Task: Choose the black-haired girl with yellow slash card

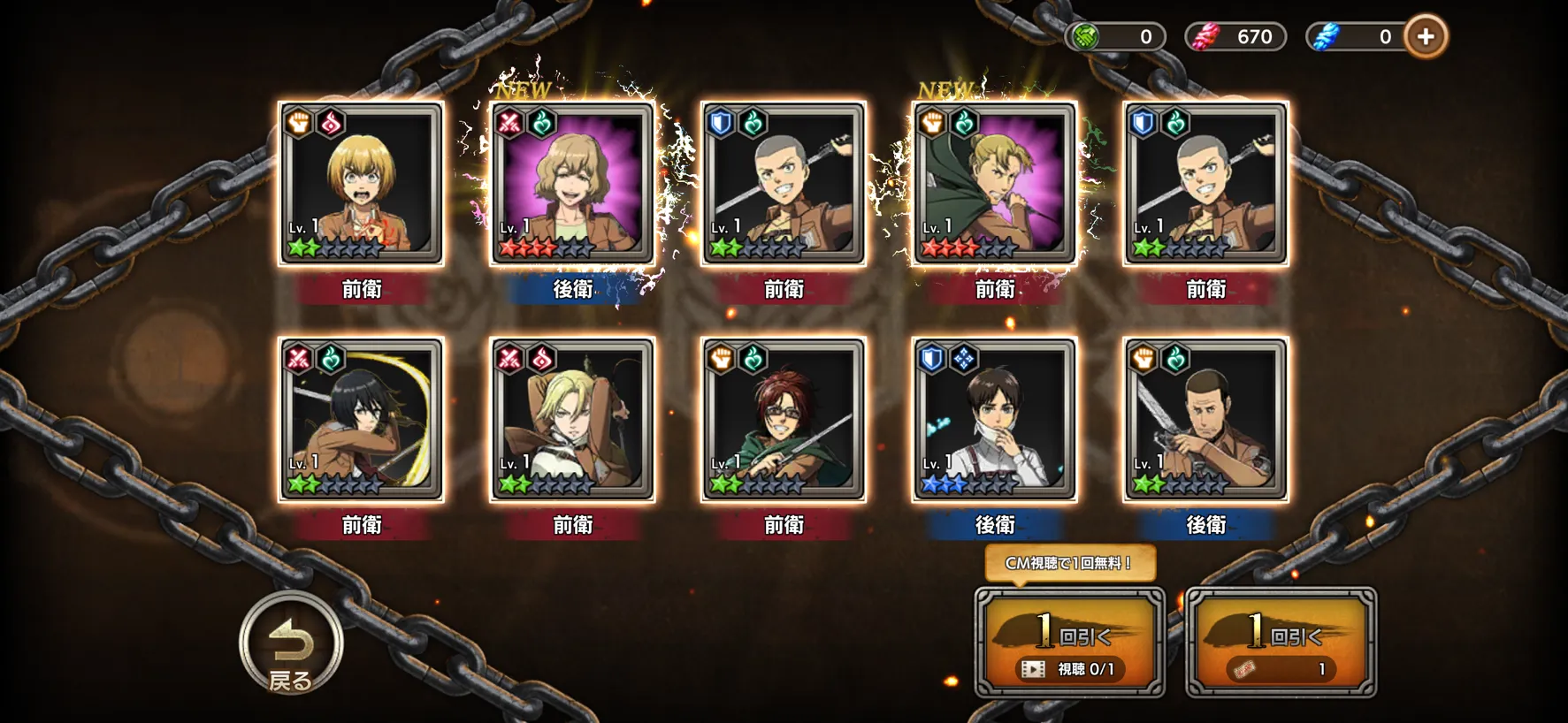Action: click(361, 419)
